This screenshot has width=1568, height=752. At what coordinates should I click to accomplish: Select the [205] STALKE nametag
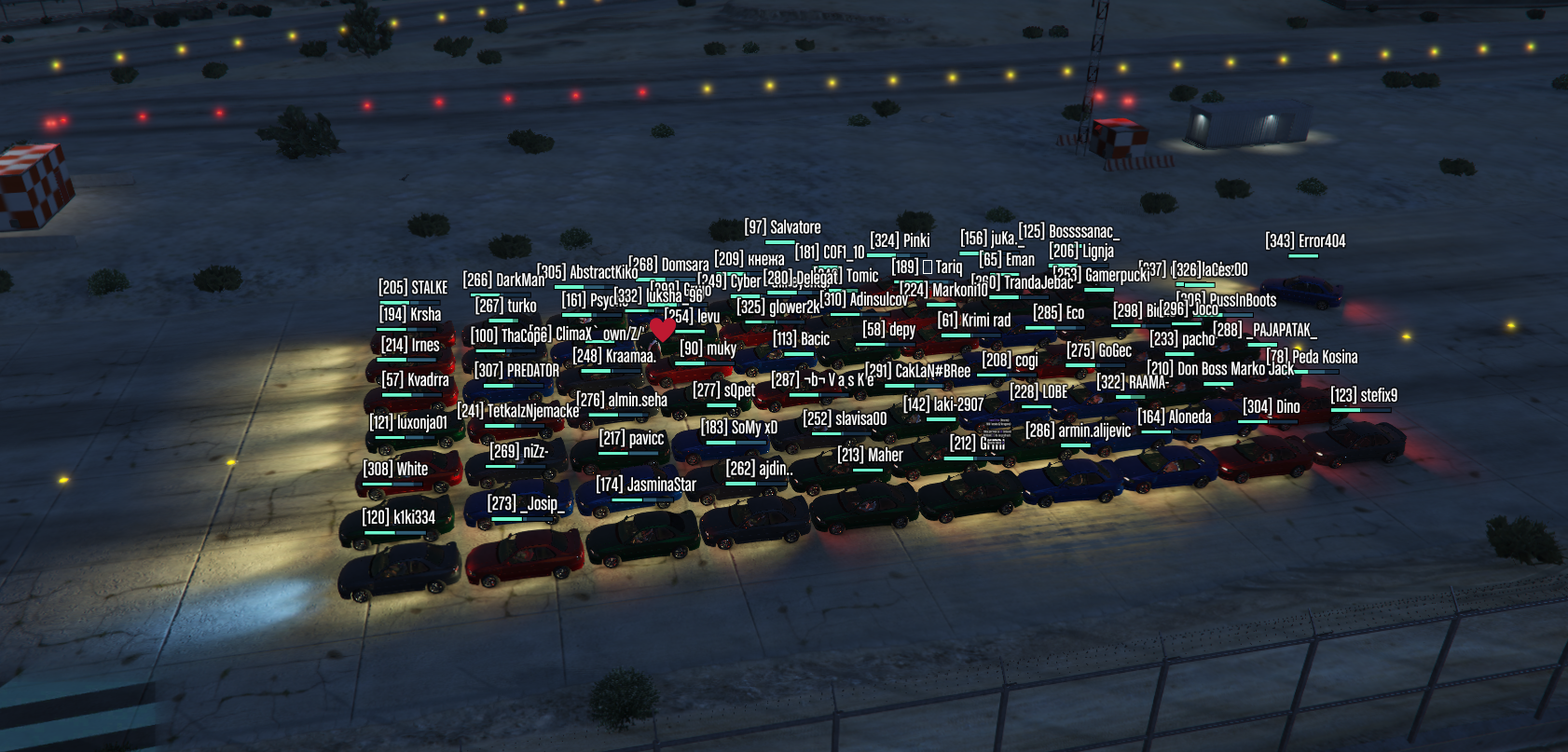pos(412,287)
